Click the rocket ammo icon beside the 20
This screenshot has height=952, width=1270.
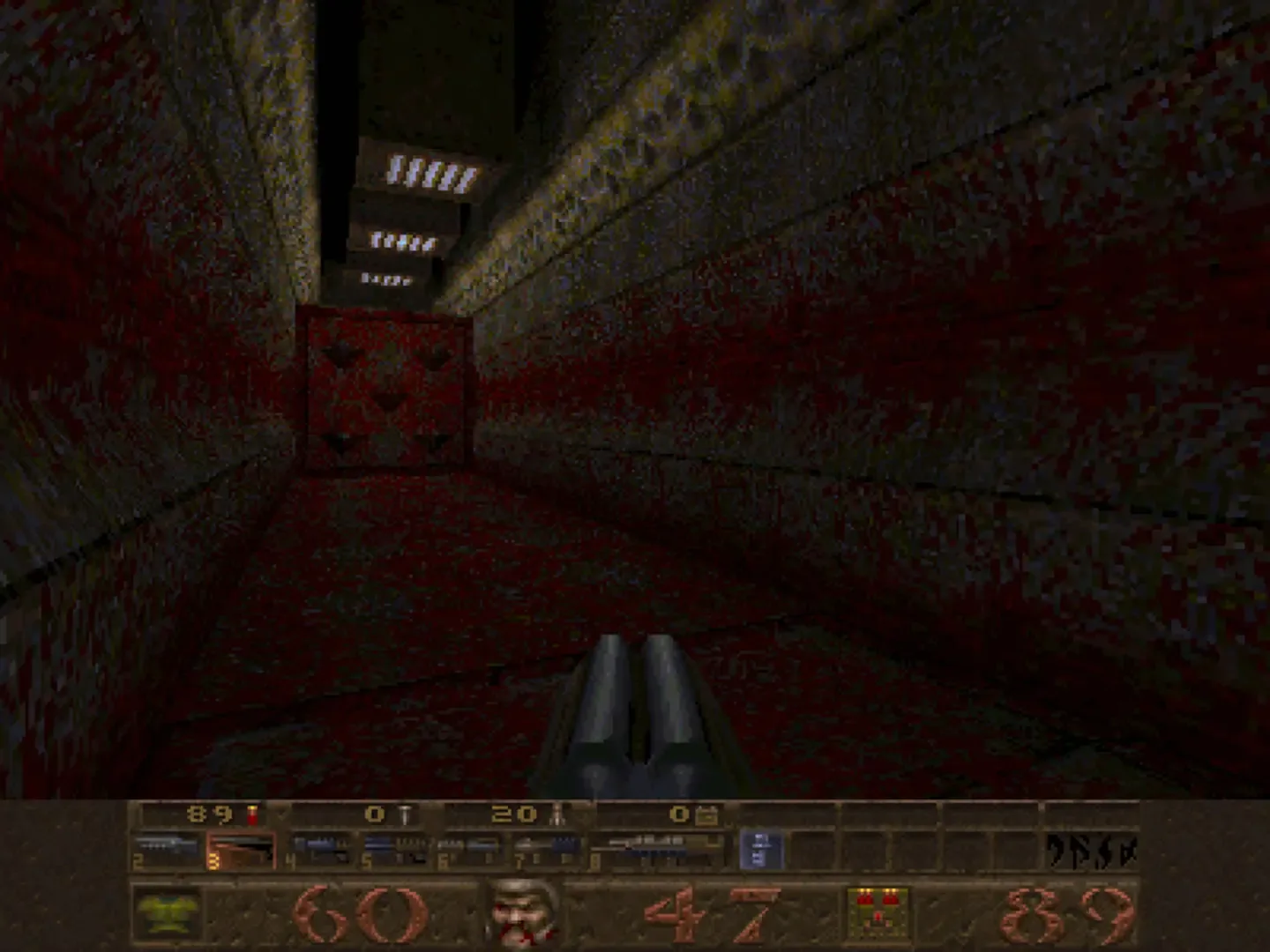(557, 815)
